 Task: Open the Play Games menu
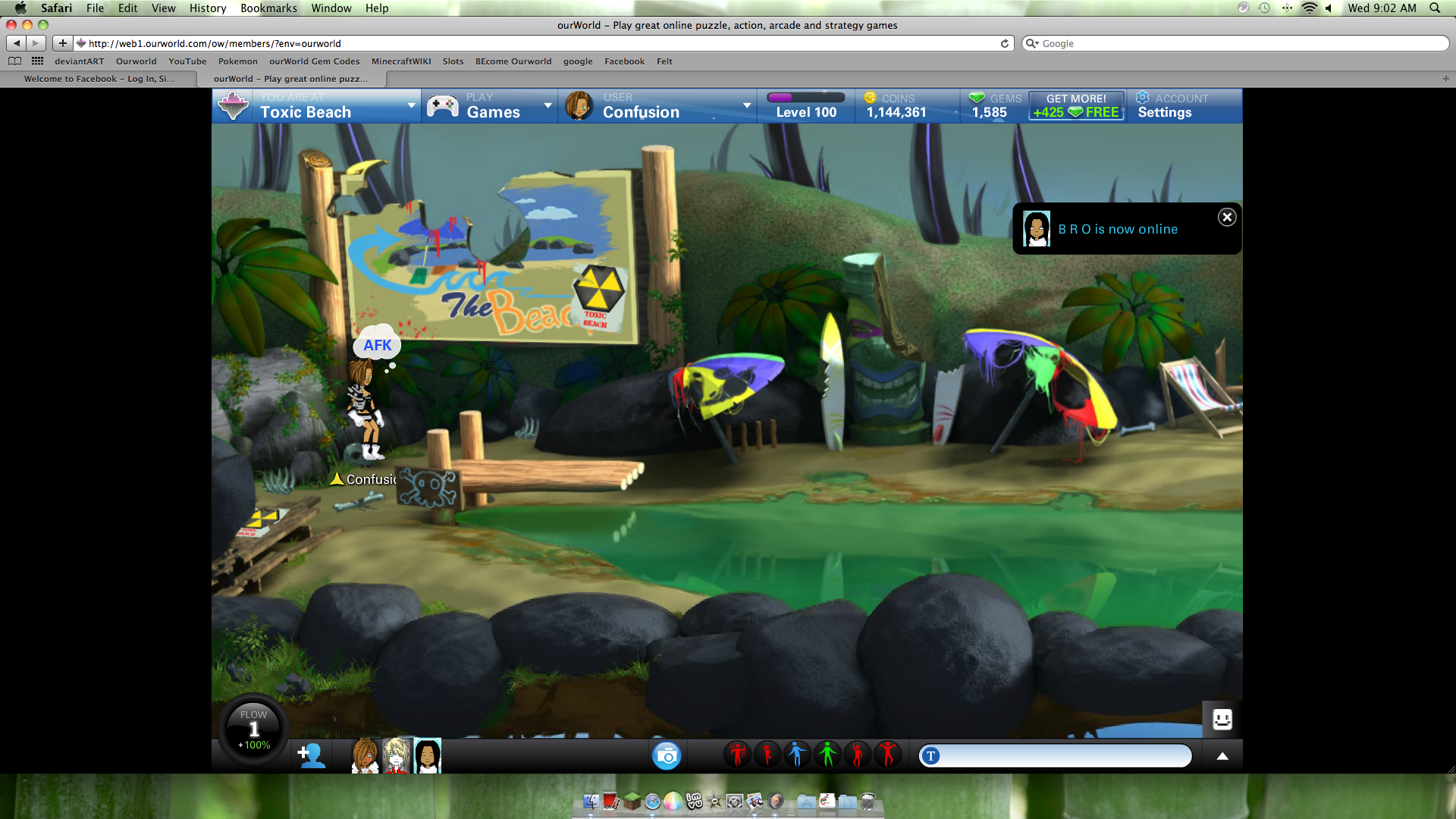(490, 106)
